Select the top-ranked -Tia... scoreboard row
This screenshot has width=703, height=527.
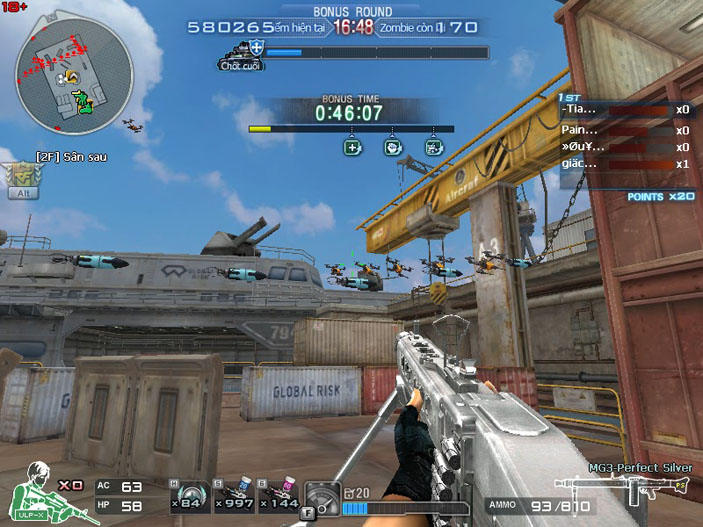coord(625,110)
